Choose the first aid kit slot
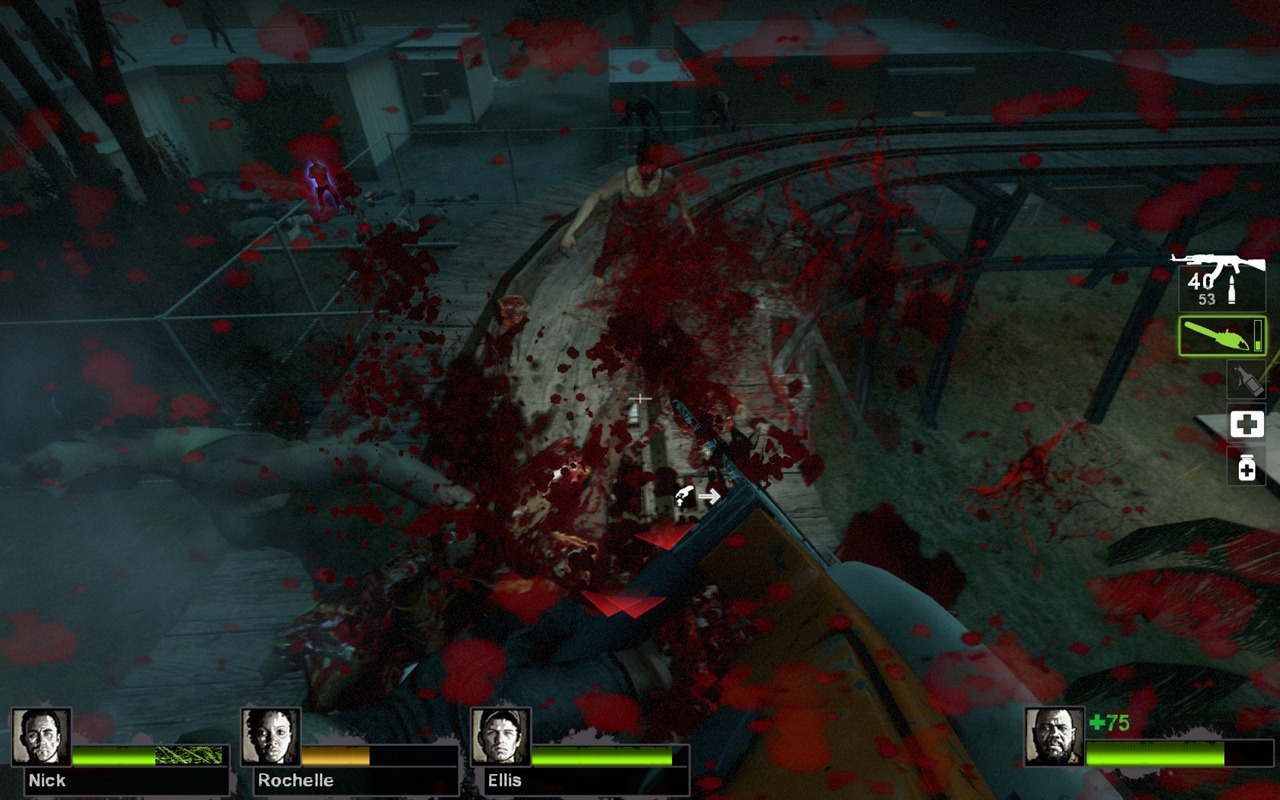Screen dimensions: 1280x800 click(1246, 424)
